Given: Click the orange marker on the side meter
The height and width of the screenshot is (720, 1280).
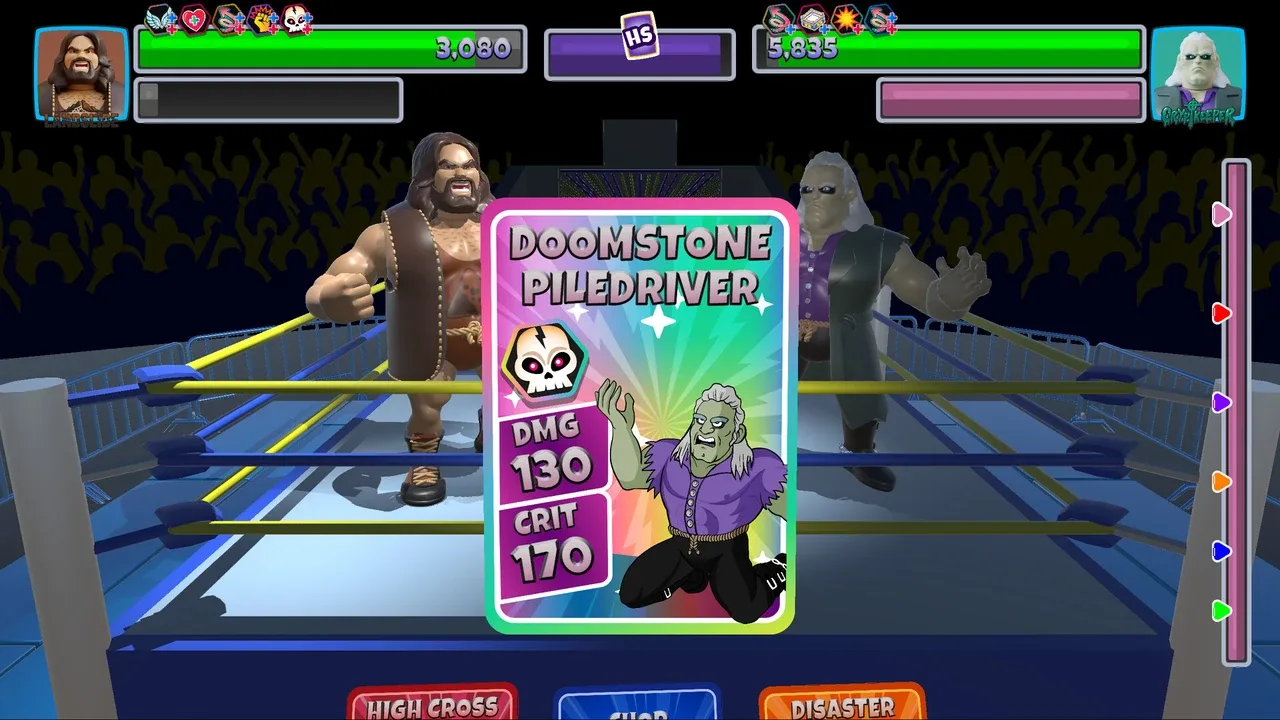Looking at the screenshot, I should (1221, 482).
